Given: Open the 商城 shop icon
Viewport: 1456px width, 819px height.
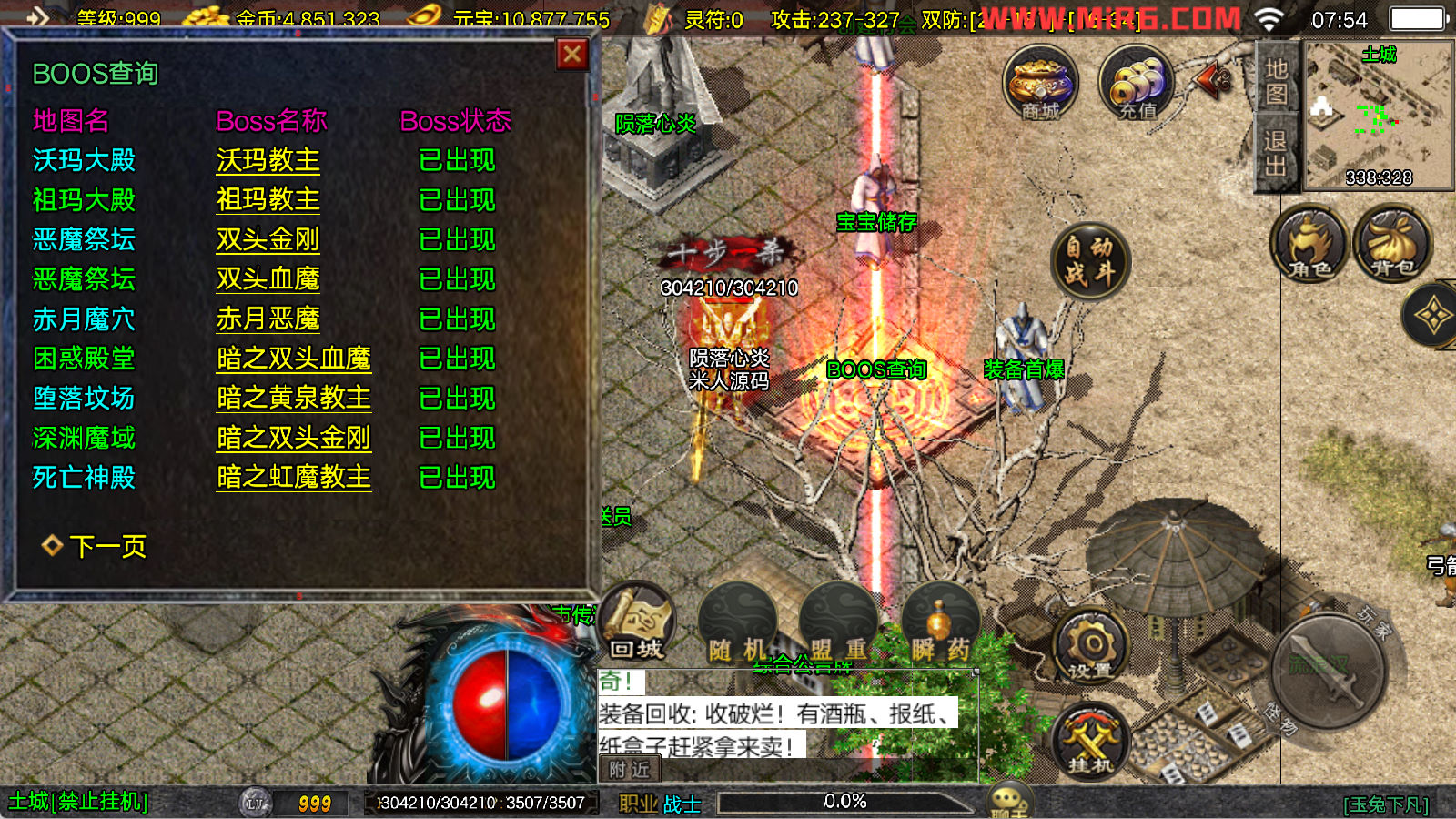Looking at the screenshot, I should pos(1040,84).
